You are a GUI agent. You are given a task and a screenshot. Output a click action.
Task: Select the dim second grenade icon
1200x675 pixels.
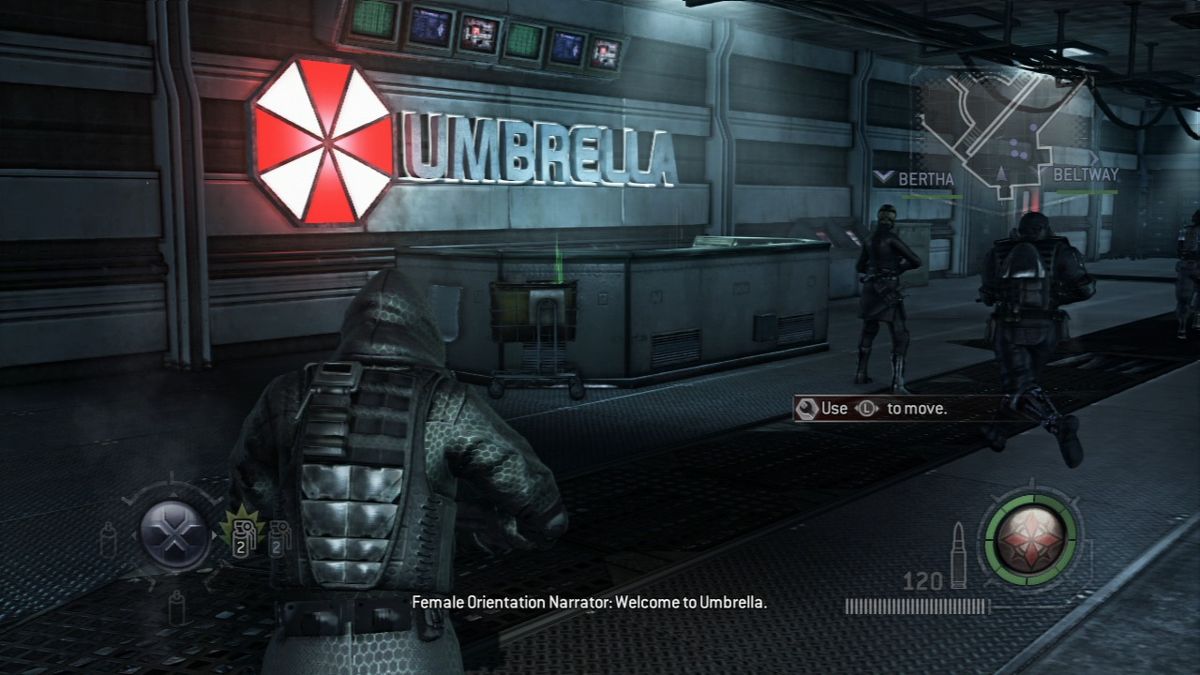coord(279,538)
